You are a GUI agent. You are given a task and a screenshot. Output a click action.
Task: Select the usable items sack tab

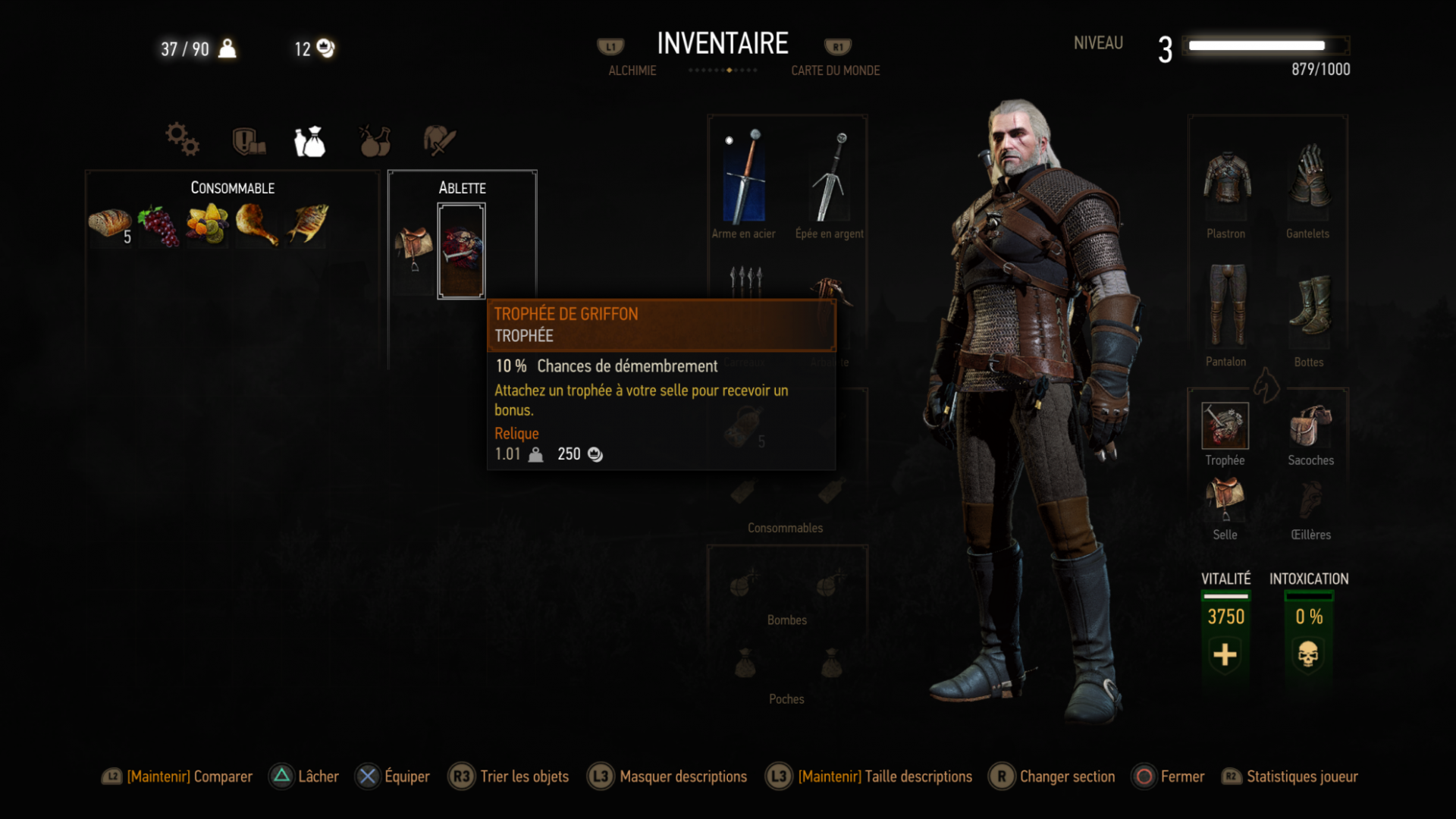pyautogui.click(x=310, y=141)
